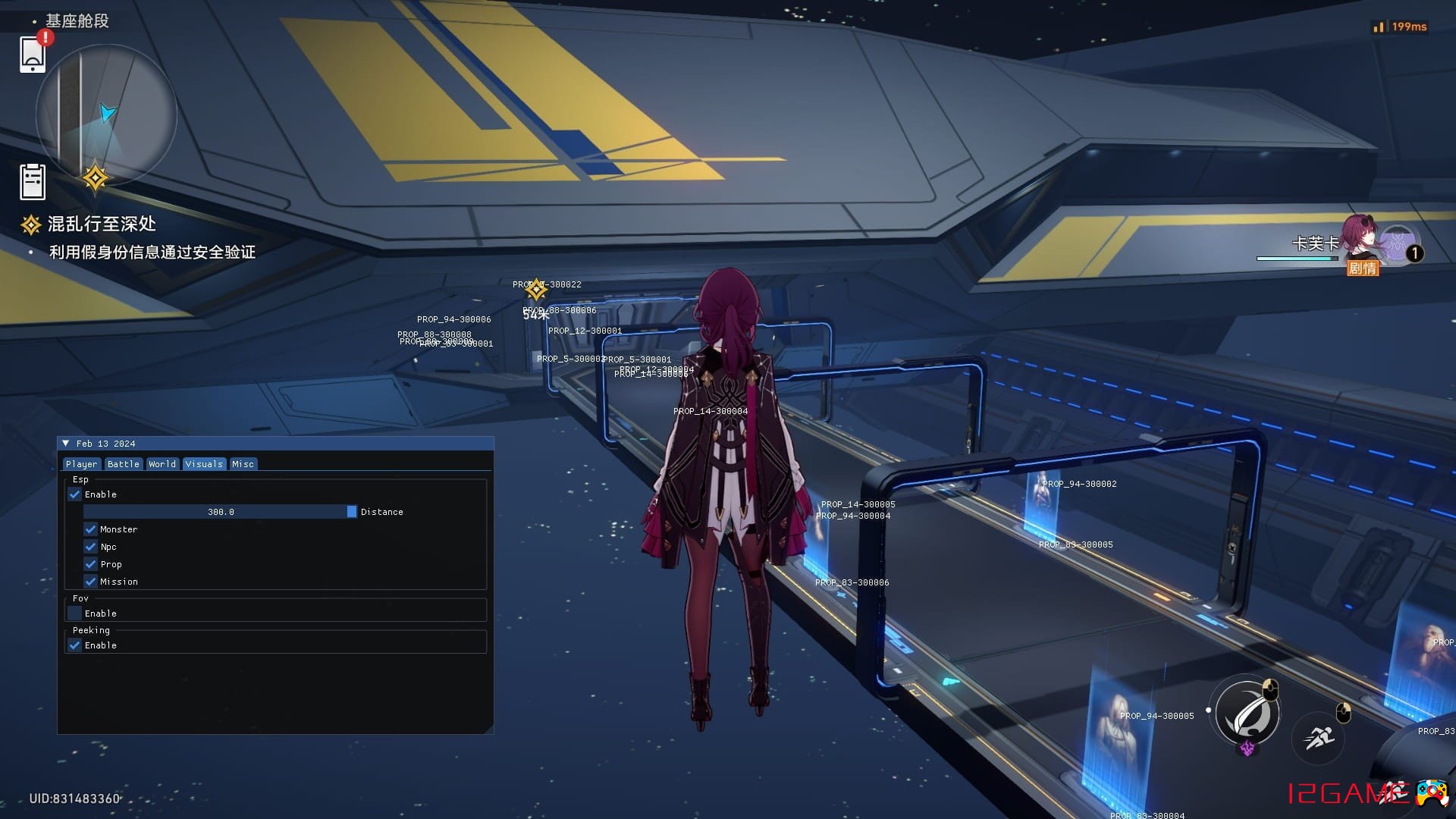Adjust the Esp Distance slider
1456x819 pixels.
coord(220,512)
